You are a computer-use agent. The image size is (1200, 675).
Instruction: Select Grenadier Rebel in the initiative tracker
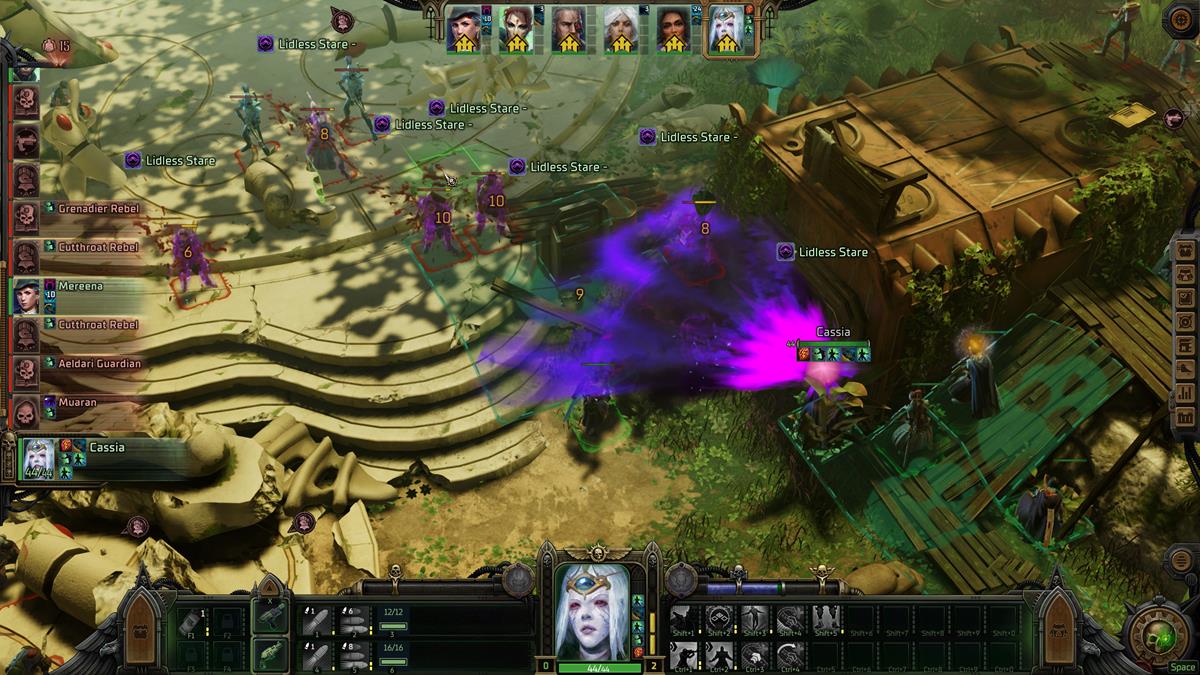point(97,209)
